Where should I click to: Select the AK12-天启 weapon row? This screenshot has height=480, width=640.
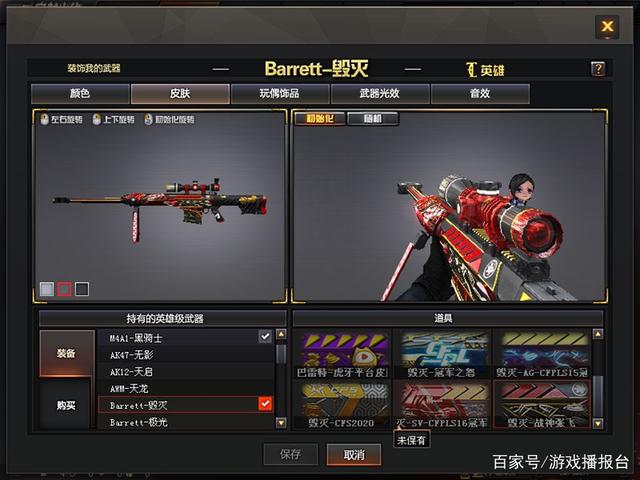point(185,371)
